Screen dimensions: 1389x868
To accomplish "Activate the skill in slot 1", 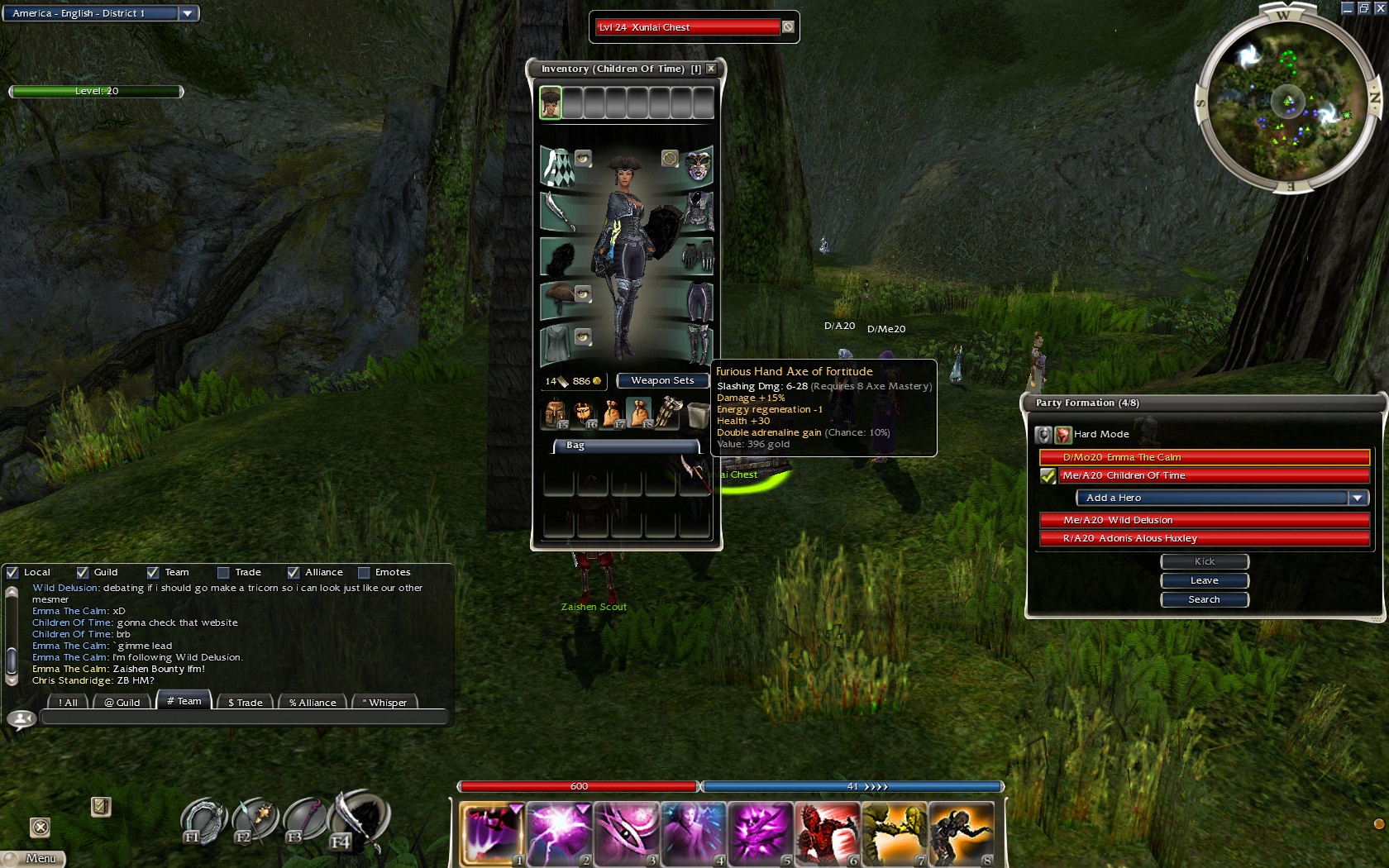I will coord(491,833).
